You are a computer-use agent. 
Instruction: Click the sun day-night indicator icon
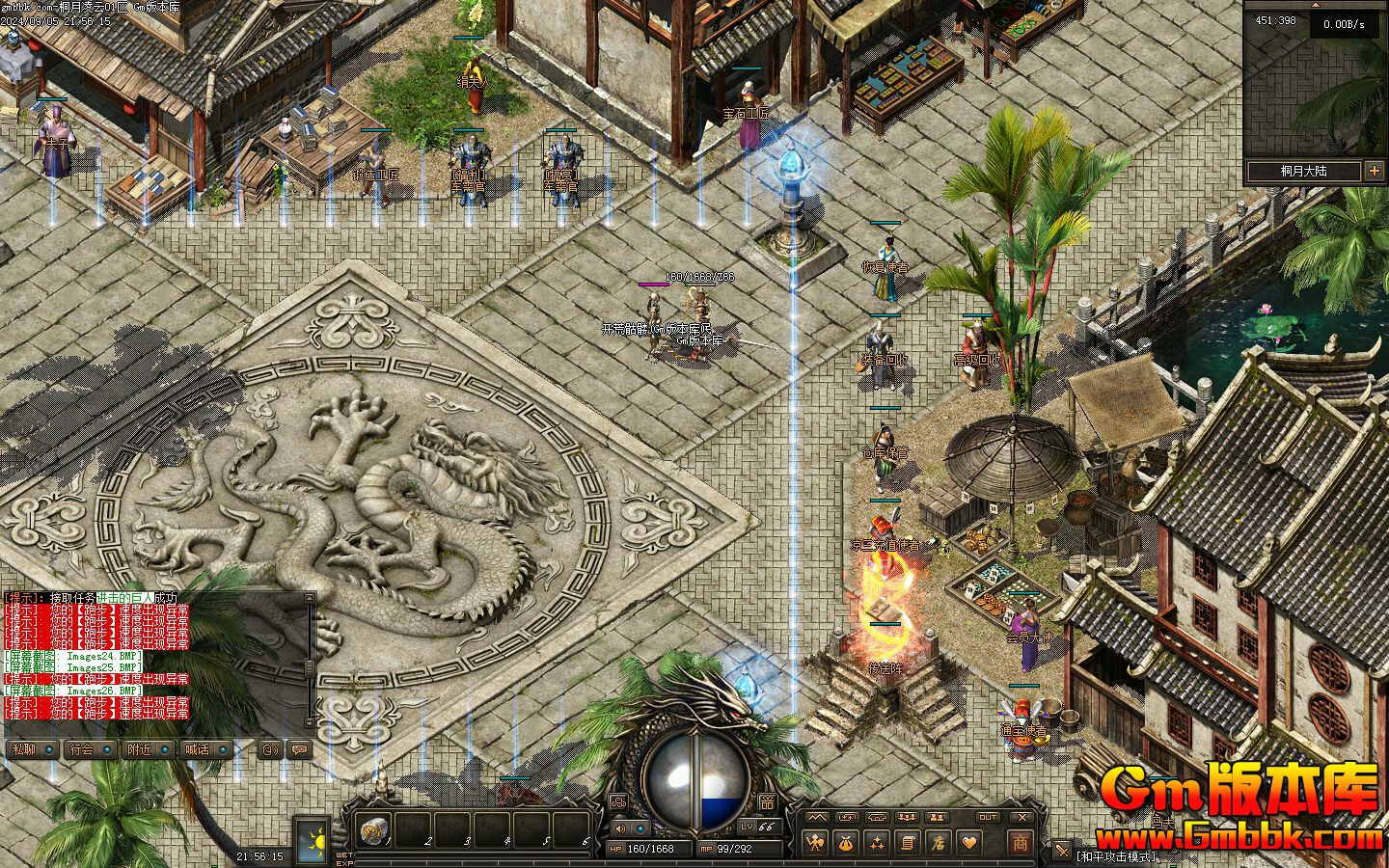pos(312,837)
